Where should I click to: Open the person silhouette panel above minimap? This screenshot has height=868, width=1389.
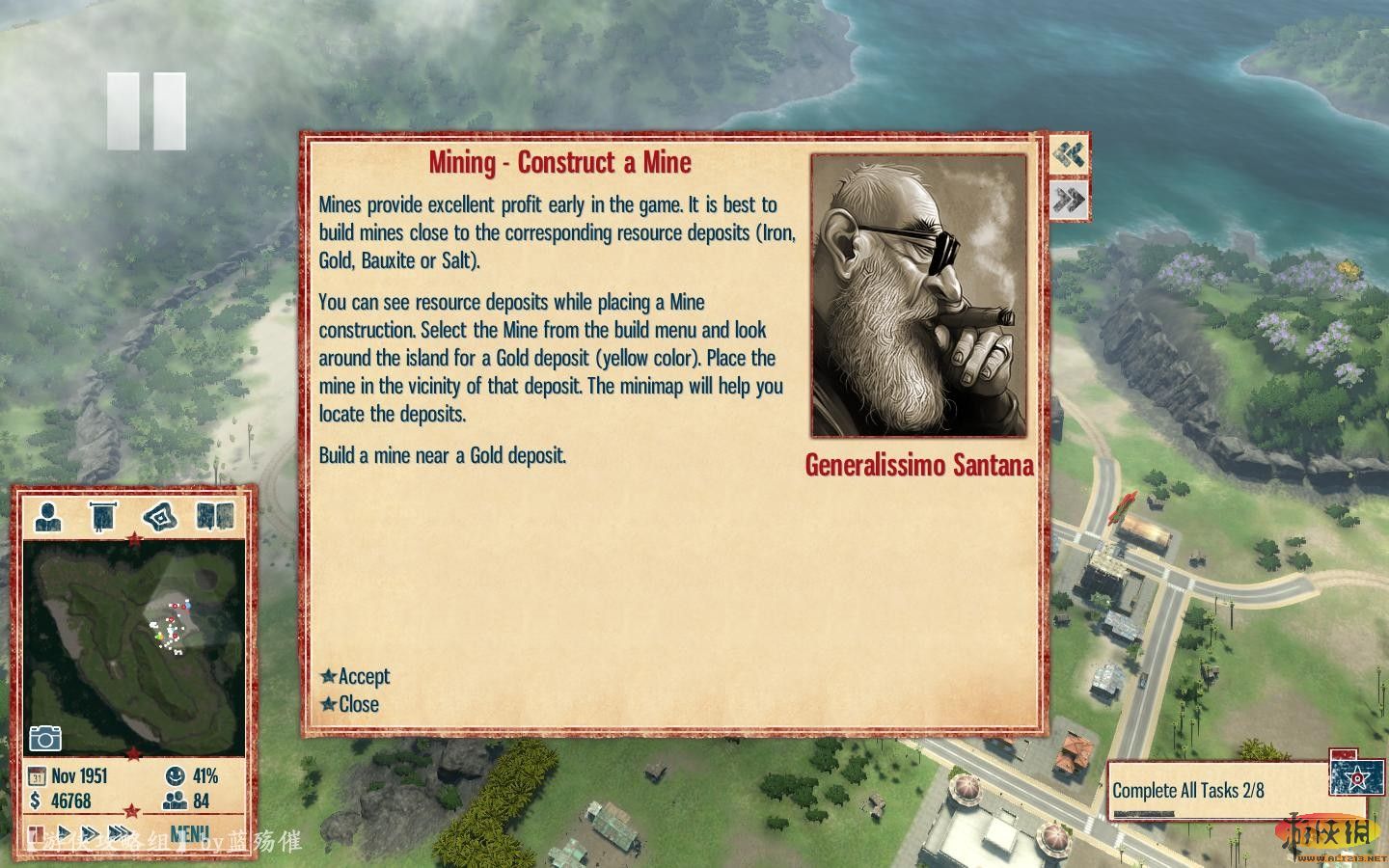48,517
